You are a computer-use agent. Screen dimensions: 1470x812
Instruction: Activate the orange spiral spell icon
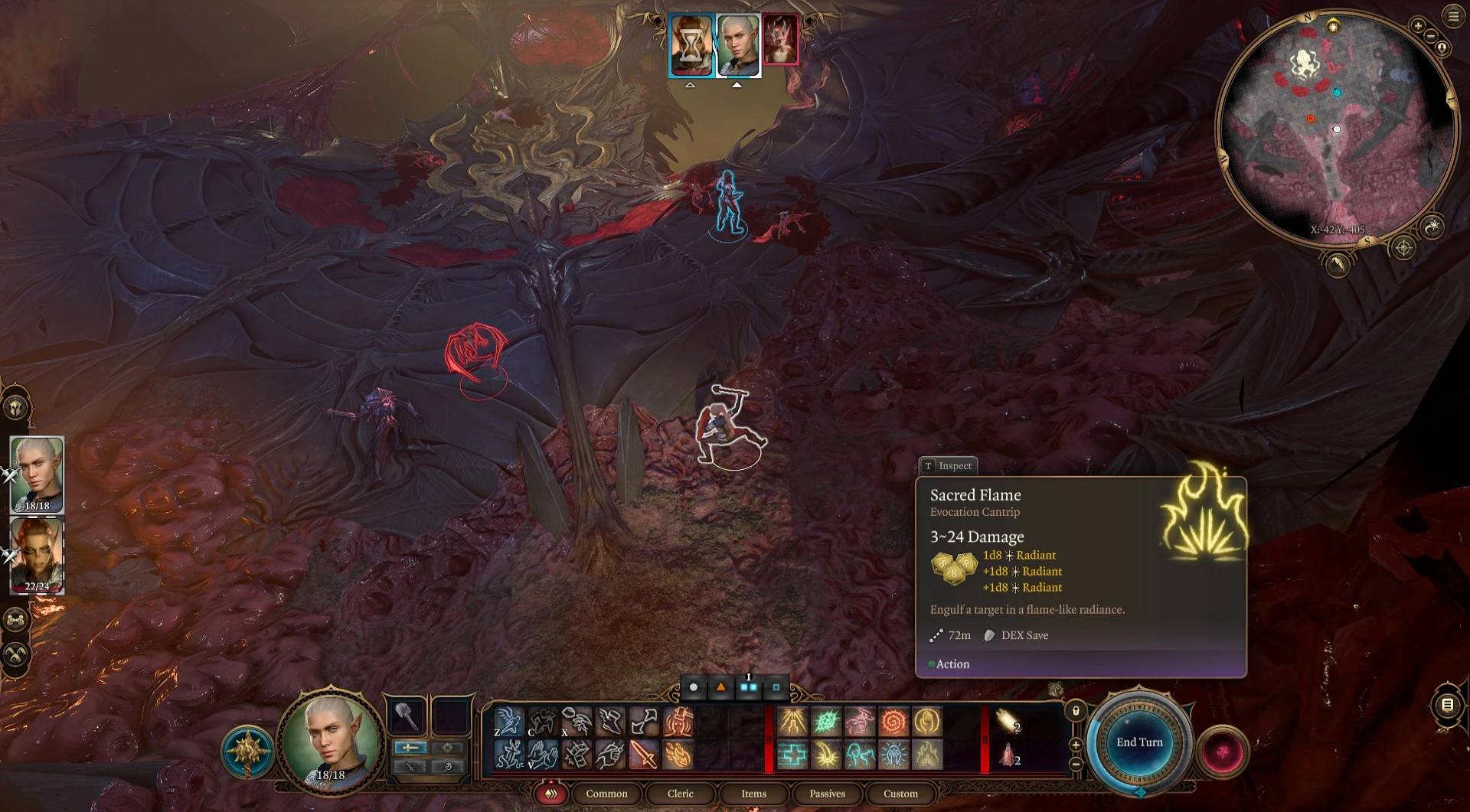pyautogui.click(x=893, y=722)
